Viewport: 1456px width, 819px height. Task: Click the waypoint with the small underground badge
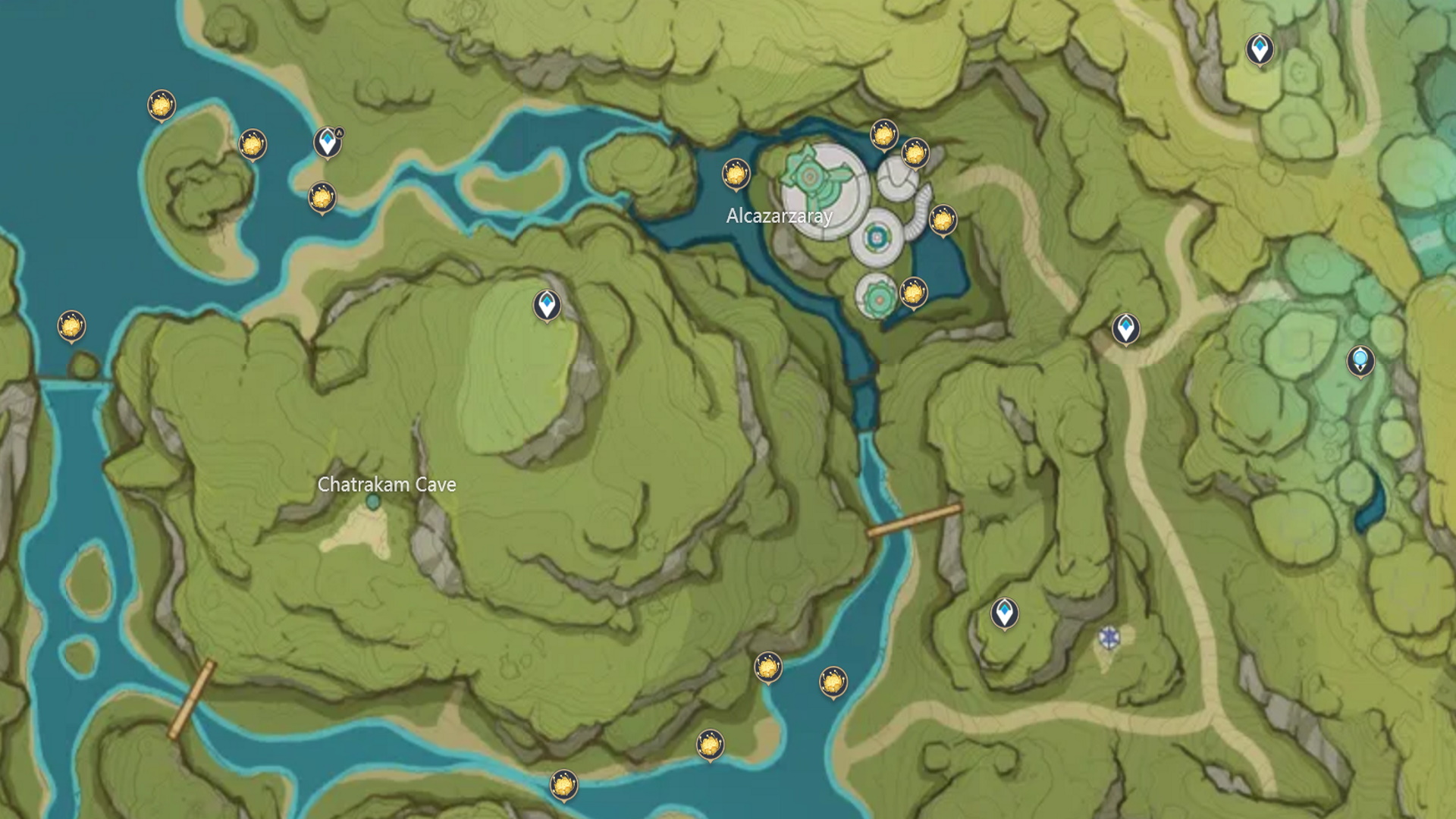328,142
